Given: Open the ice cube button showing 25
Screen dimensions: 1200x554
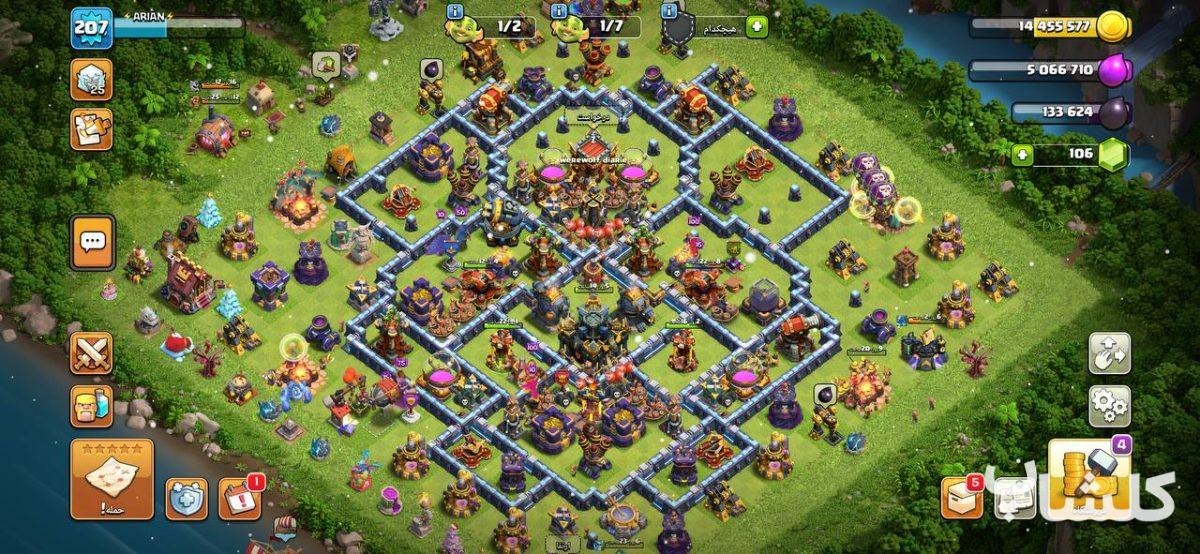Looking at the screenshot, I should [x=91, y=79].
